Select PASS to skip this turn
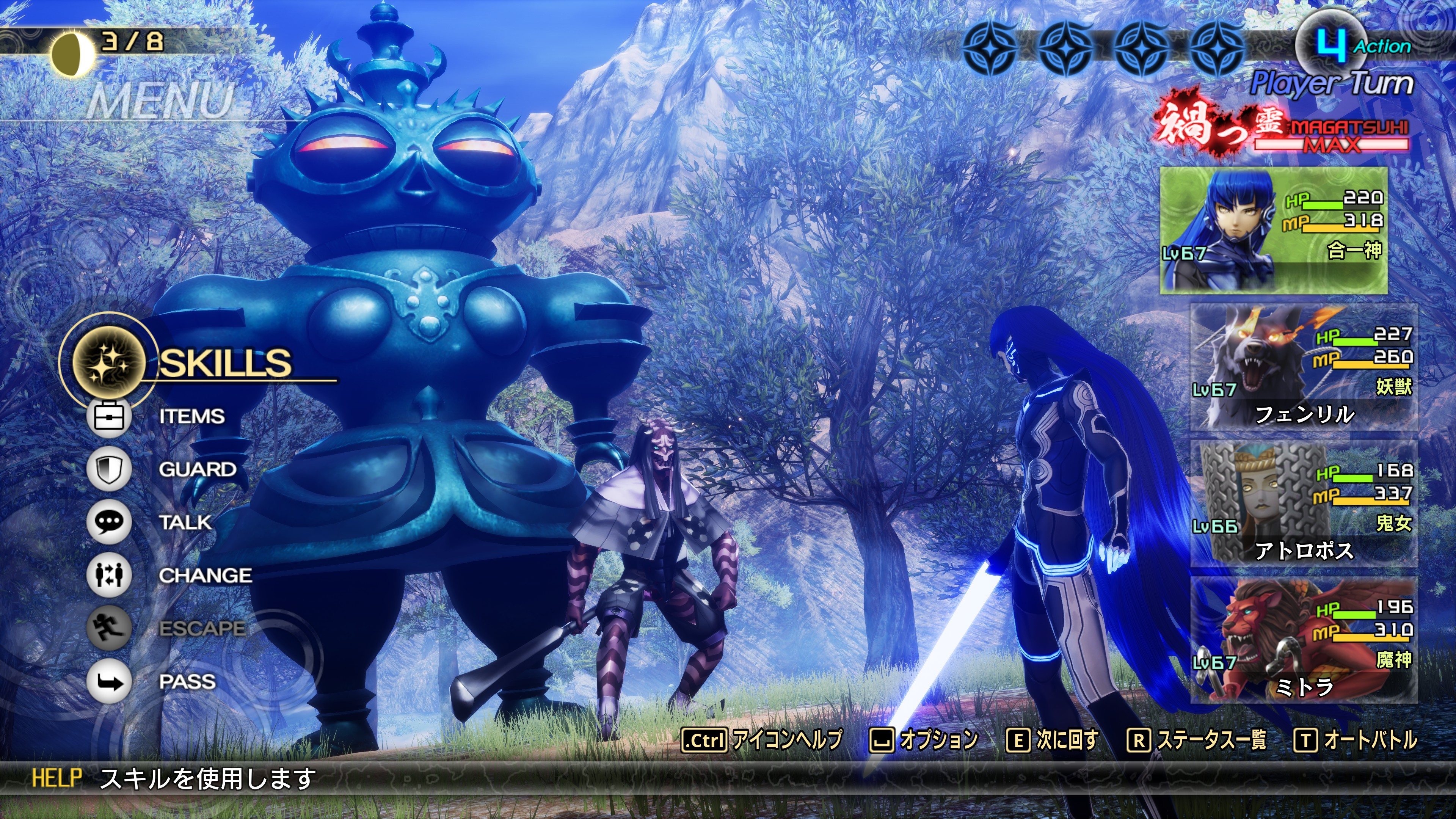Image resolution: width=1456 pixels, height=819 pixels. pos(187,682)
